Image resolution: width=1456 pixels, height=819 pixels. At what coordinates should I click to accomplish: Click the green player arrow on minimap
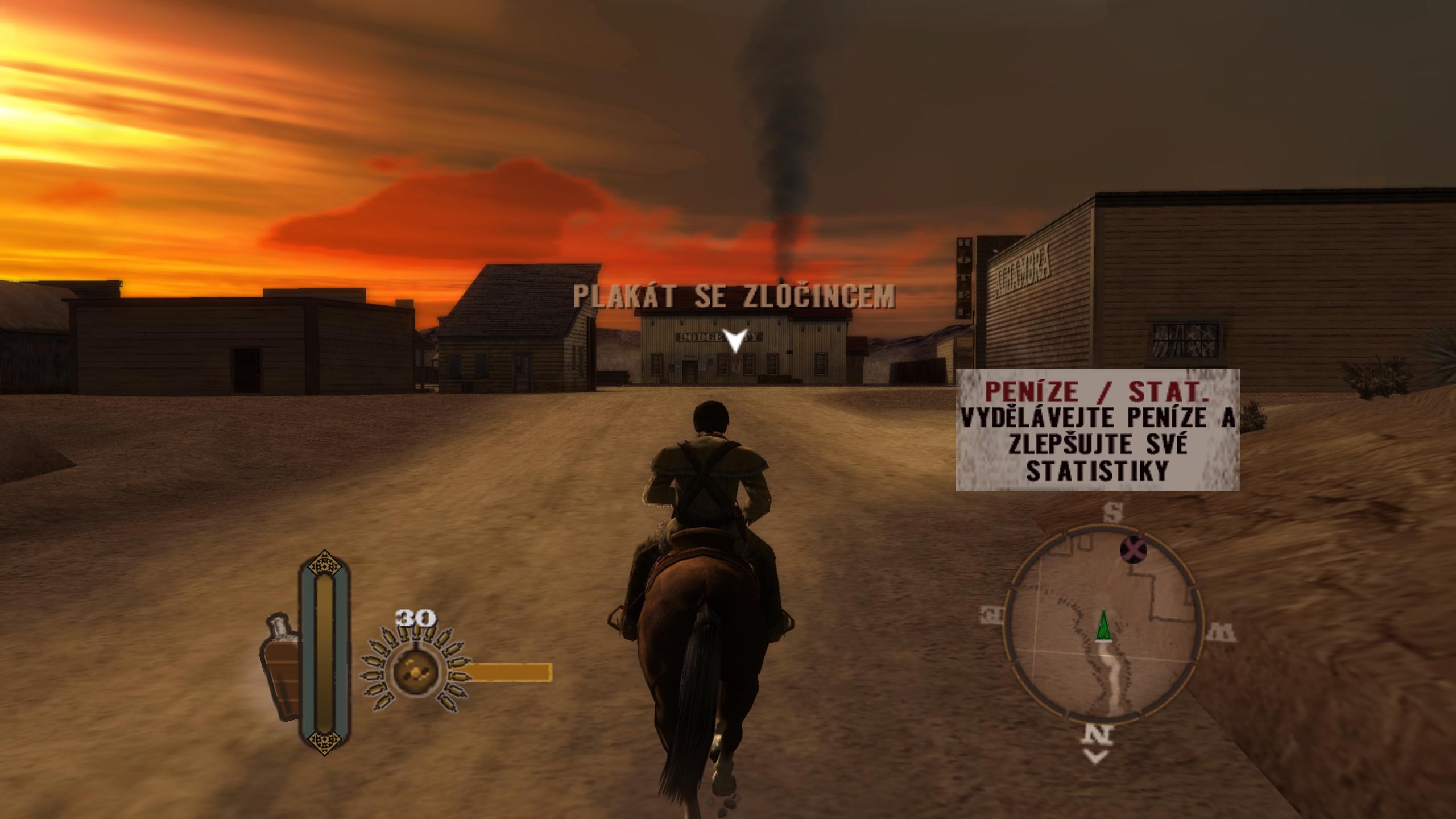[1103, 625]
